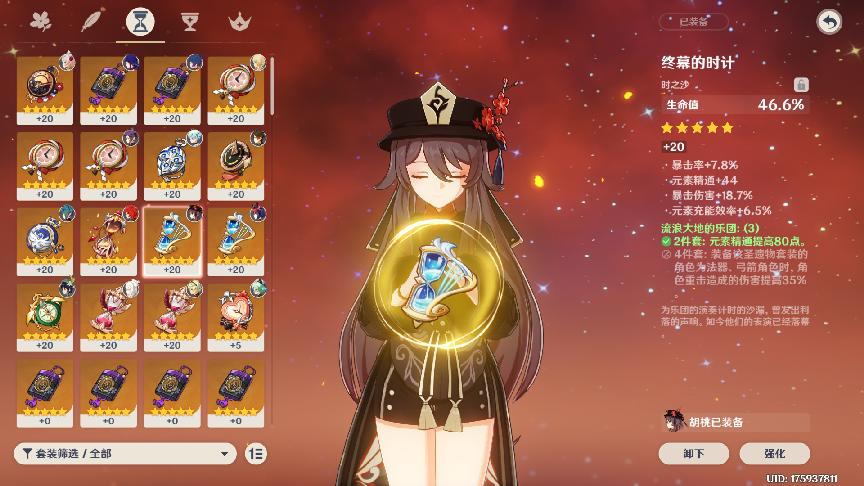Screen dimensions: 864x486
Task: Pick the white-blue ornate pocket watch artifact
Action: coord(172,160)
